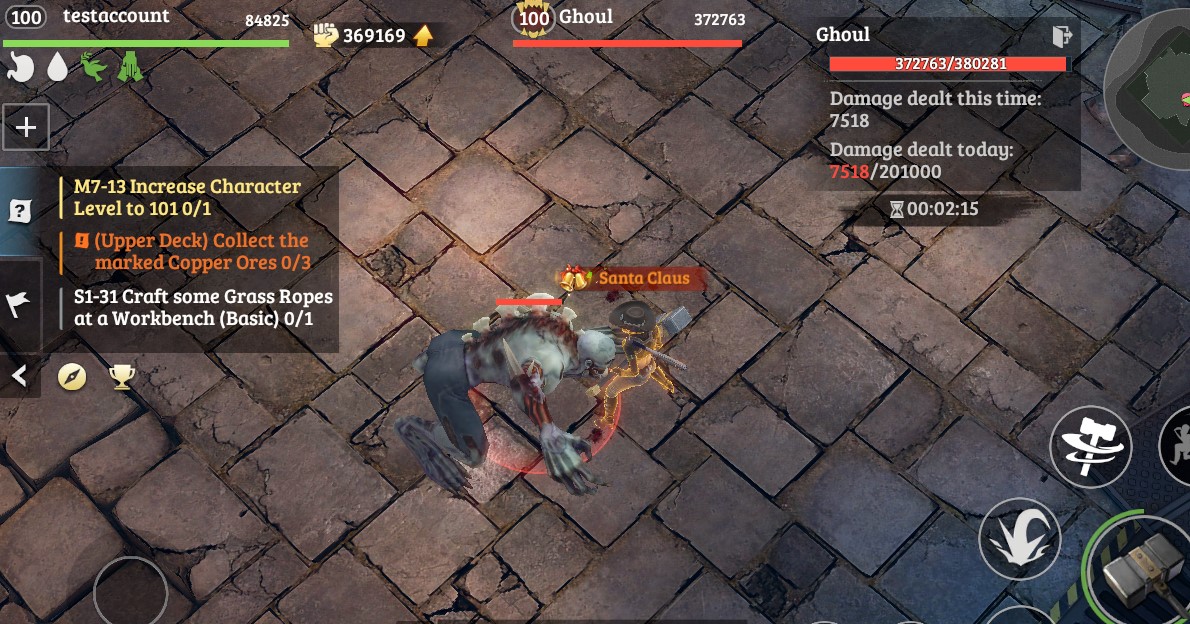
Task: Tap the Ghoul target portrait badge
Action: [534, 18]
